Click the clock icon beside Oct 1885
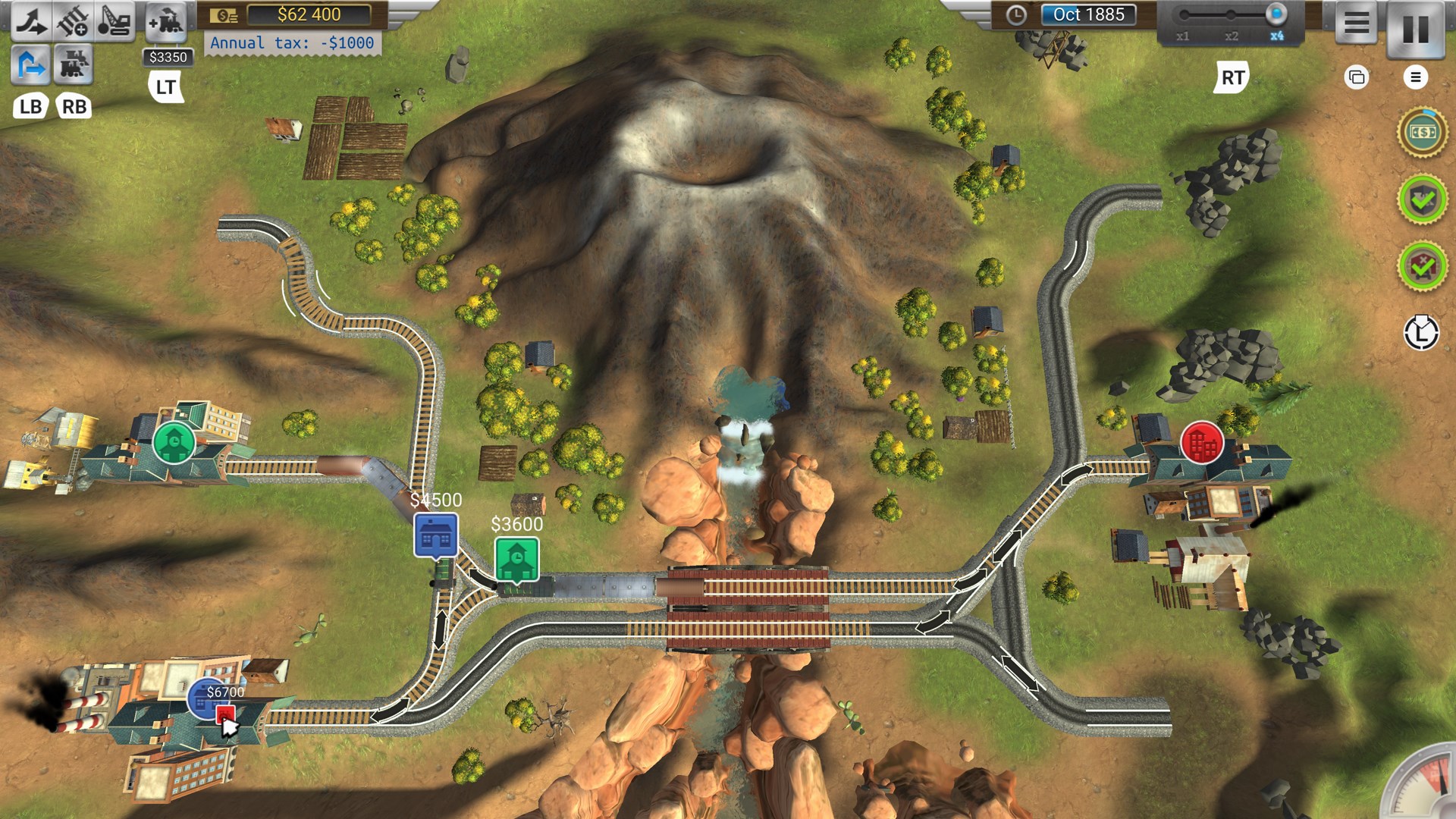 1017,16
